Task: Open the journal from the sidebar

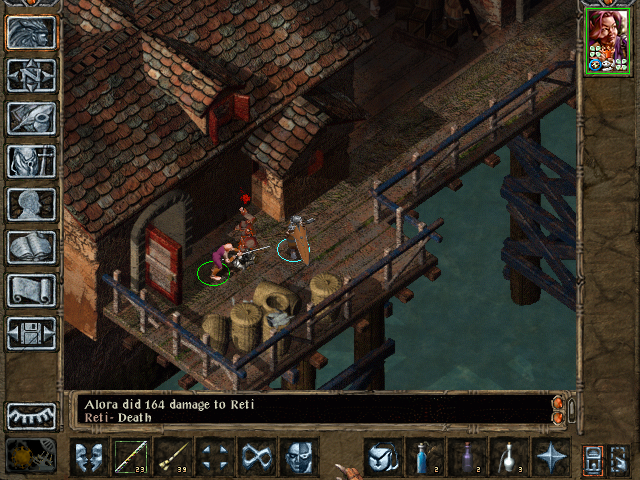Action: click(30, 118)
